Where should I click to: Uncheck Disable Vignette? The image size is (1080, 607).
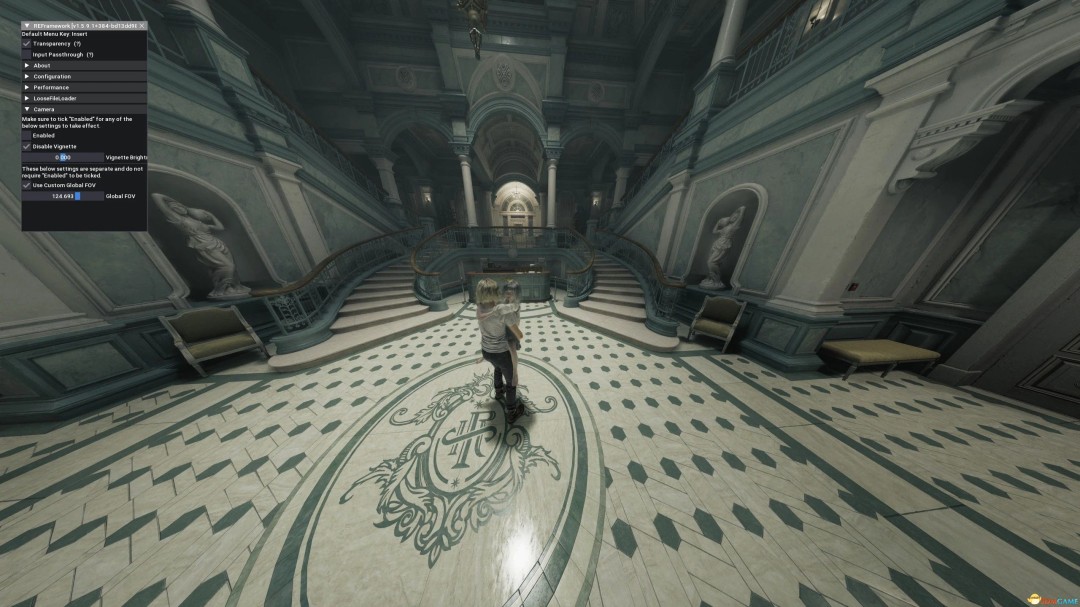(x=27, y=147)
